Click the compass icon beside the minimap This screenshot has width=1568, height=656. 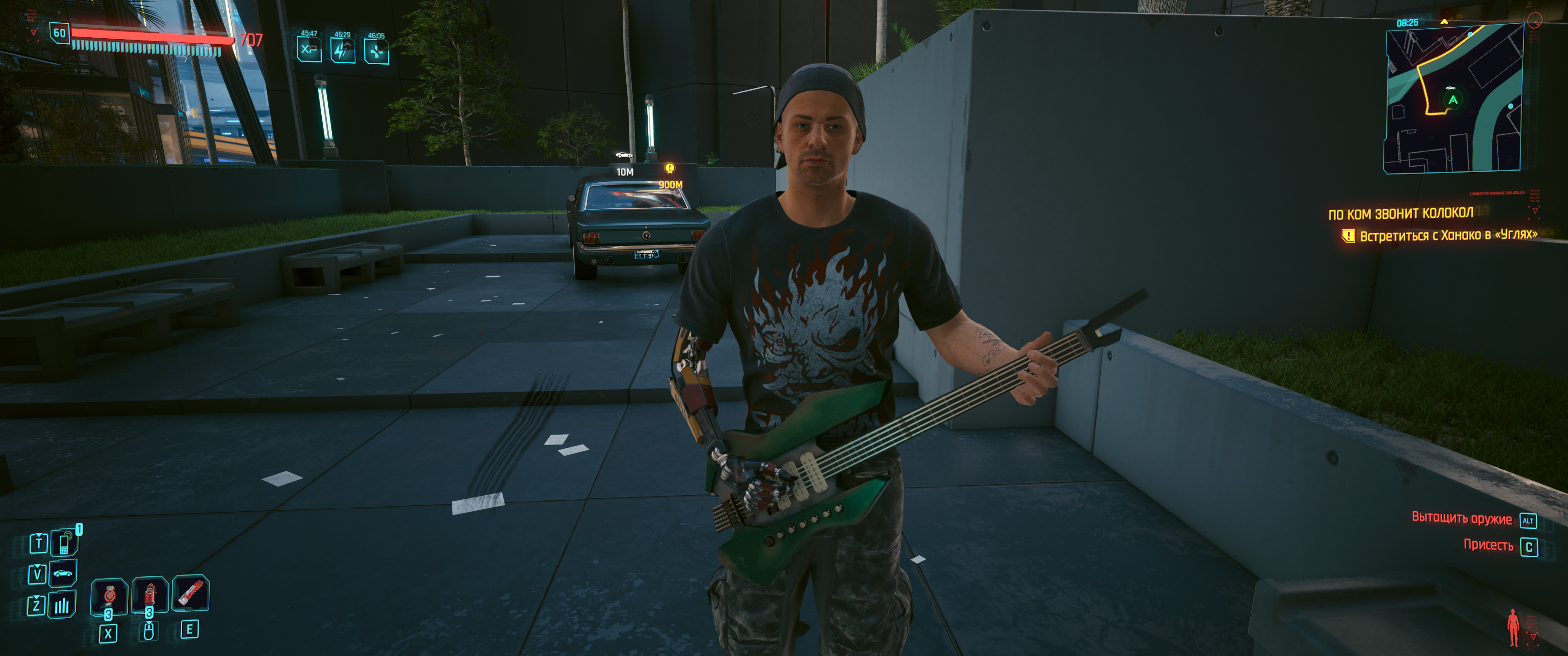click(1535, 21)
